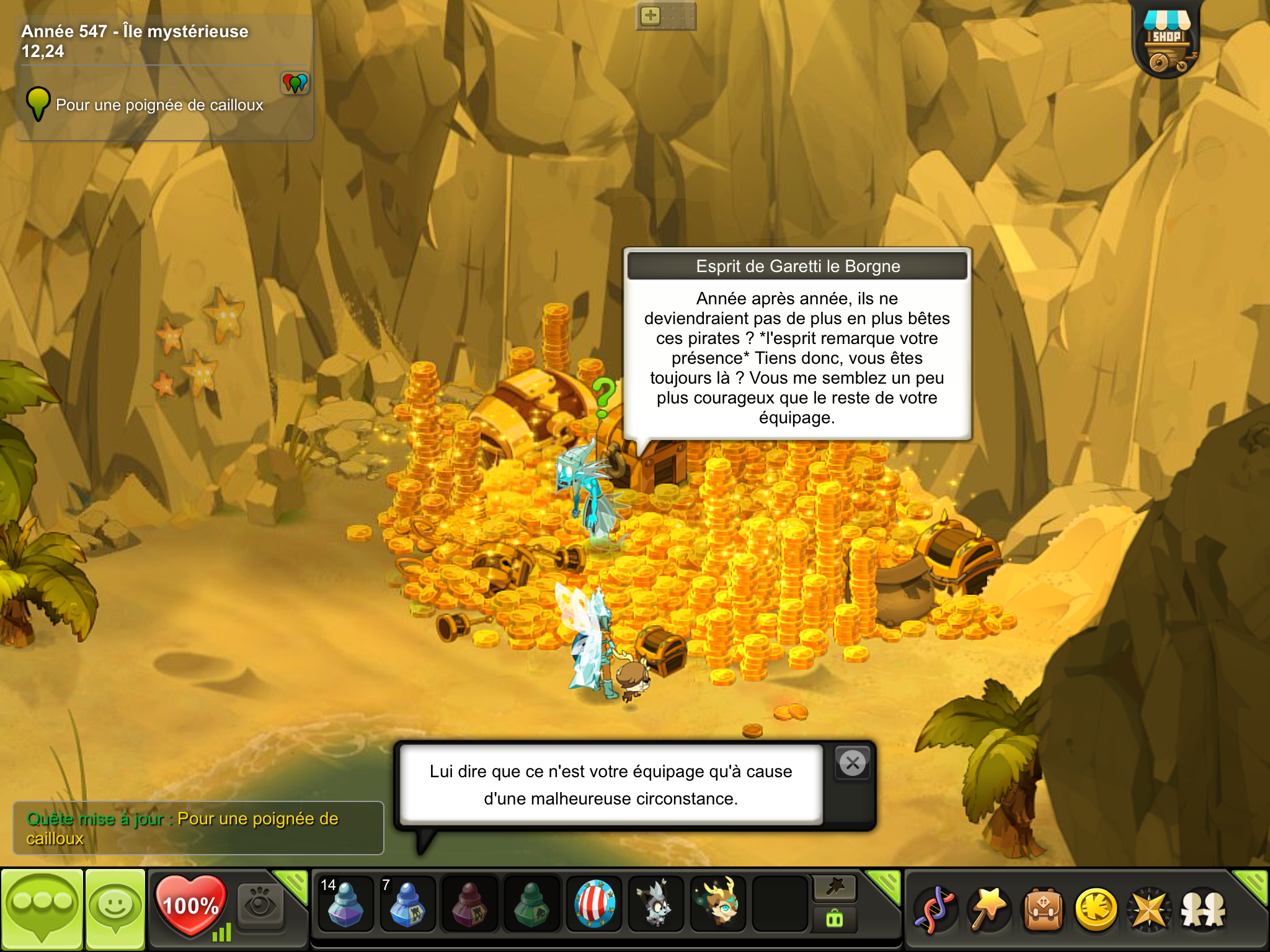Select the antlered deer pet slot
This screenshot has height=952, width=1270.
pos(718,905)
